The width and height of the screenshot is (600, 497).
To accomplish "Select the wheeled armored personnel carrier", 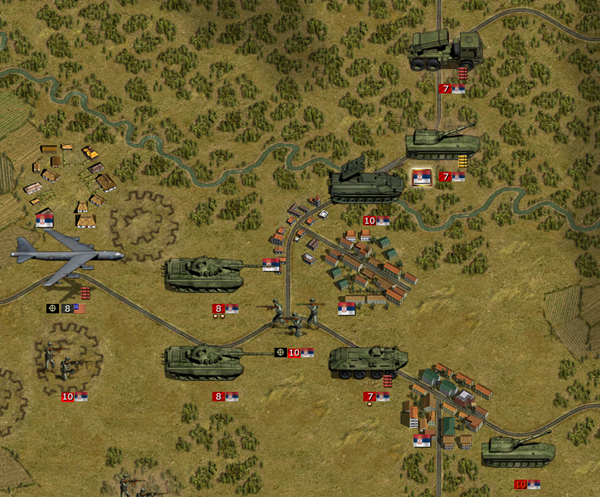I will click(x=368, y=360).
